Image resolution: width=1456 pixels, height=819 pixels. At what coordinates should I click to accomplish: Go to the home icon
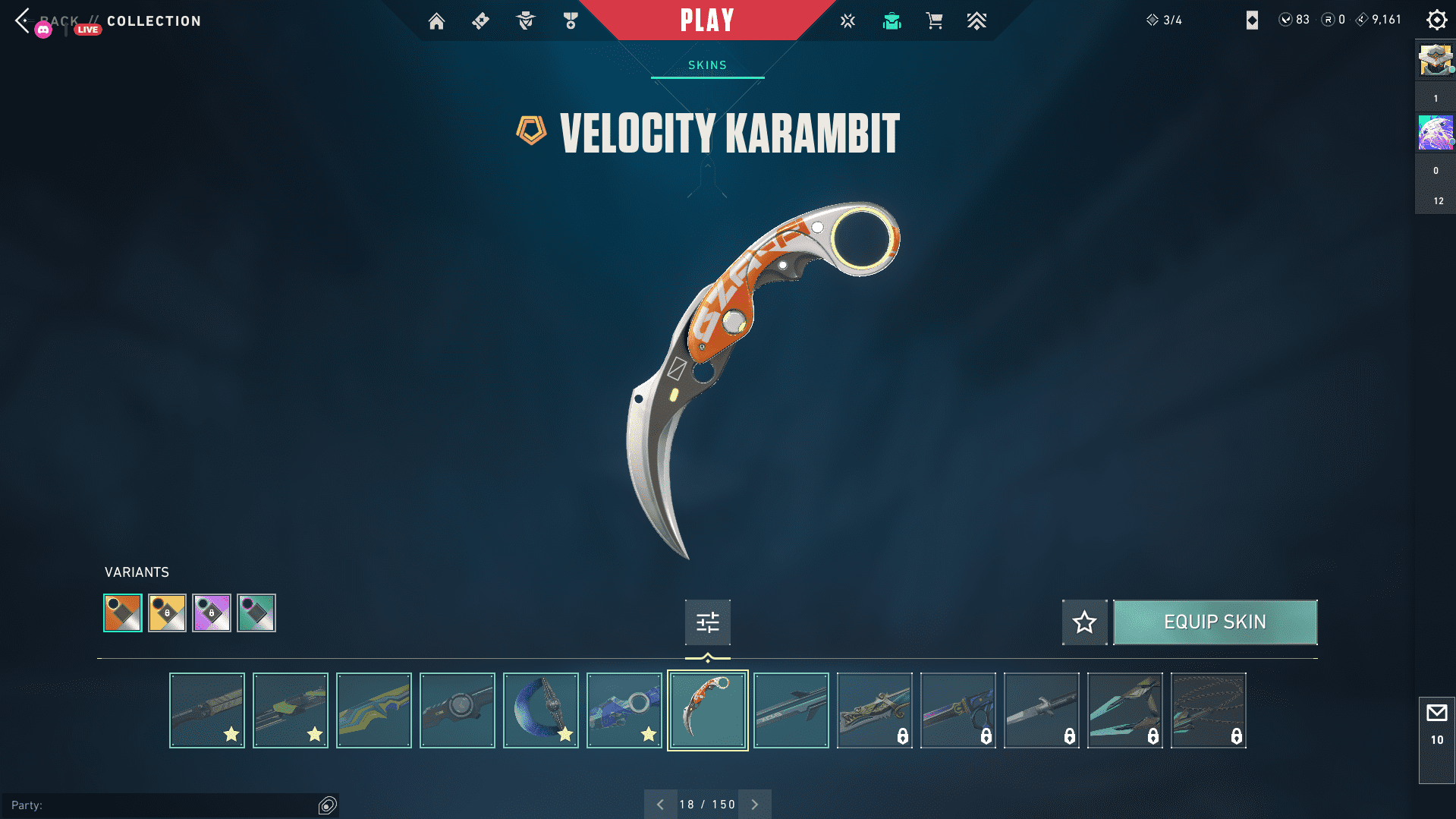[x=436, y=21]
